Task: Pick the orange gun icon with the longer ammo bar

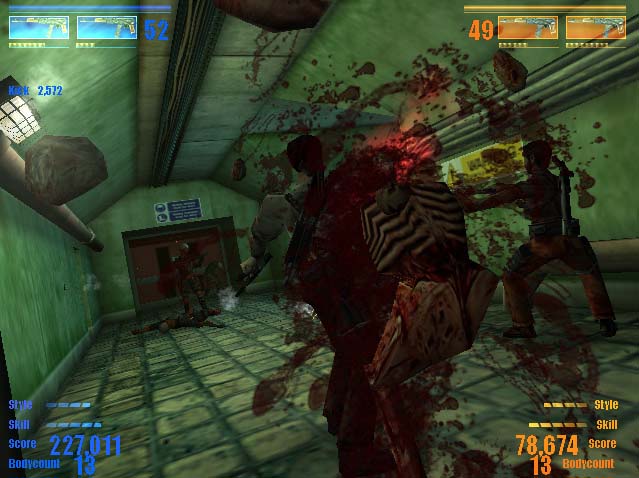Action: pos(596,27)
